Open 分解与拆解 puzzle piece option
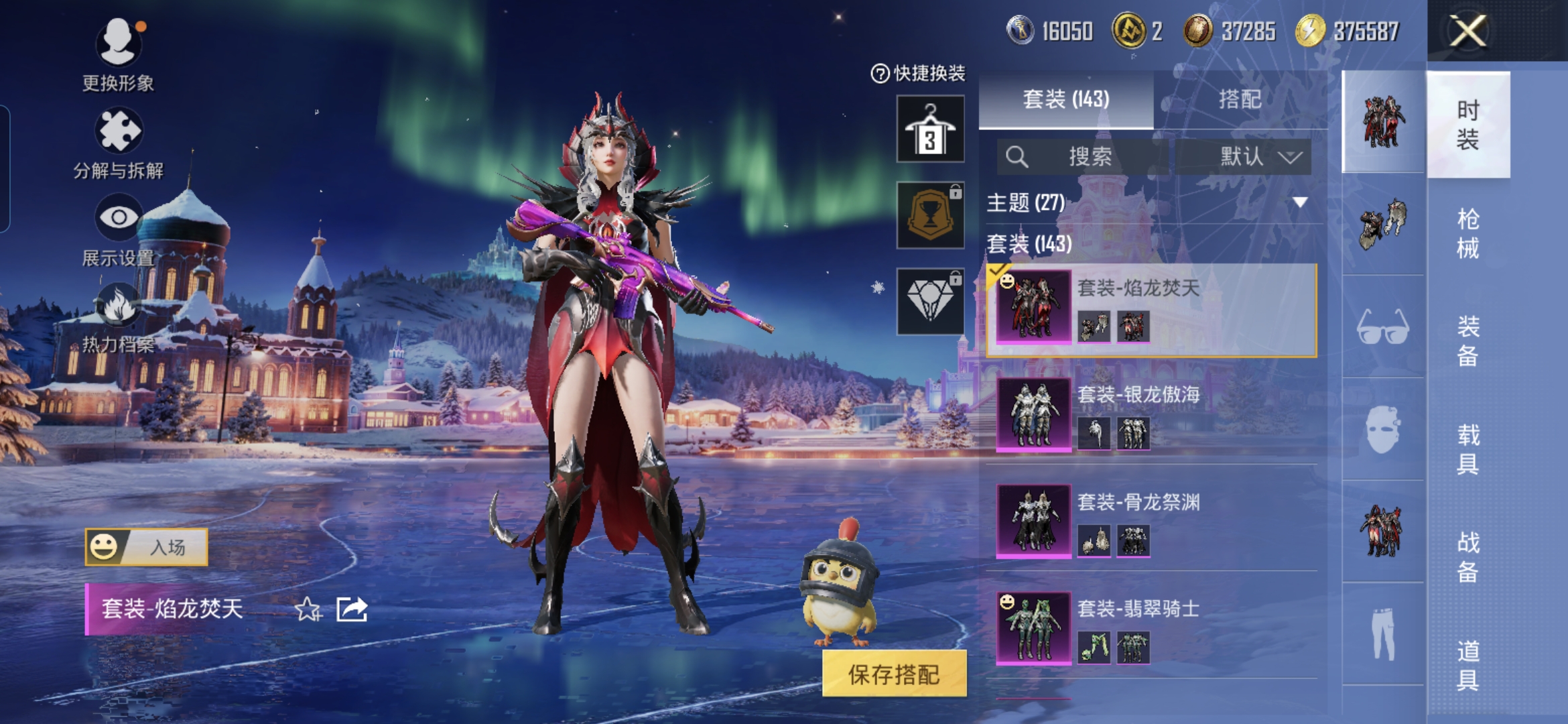This screenshot has width=1568, height=724. click(x=118, y=142)
